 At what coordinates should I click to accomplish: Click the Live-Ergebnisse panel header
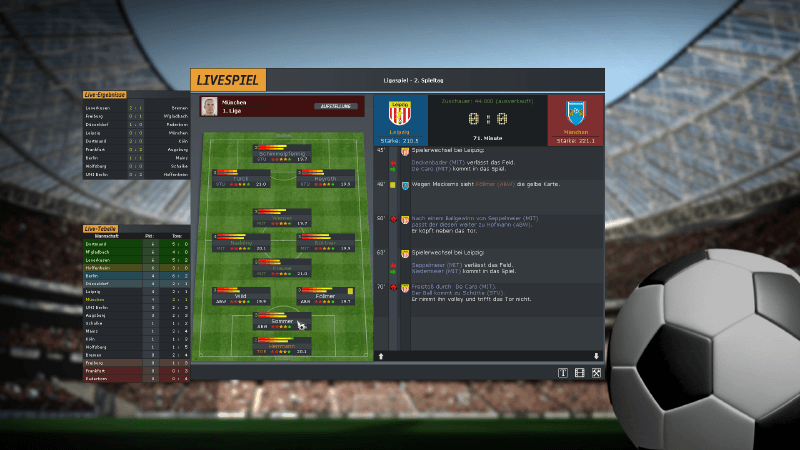coord(105,94)
